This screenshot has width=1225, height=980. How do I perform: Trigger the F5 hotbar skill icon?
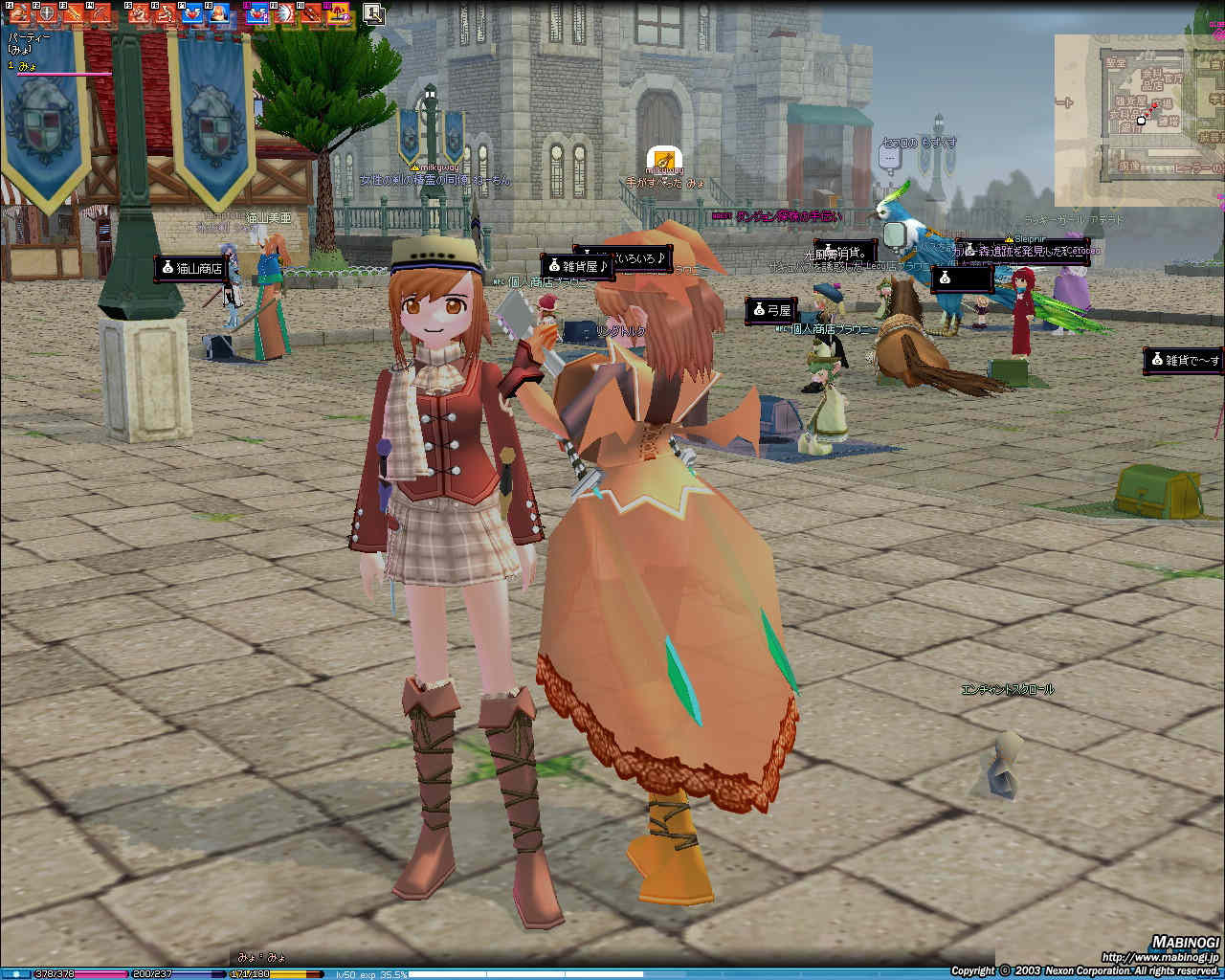pos(139,13)
